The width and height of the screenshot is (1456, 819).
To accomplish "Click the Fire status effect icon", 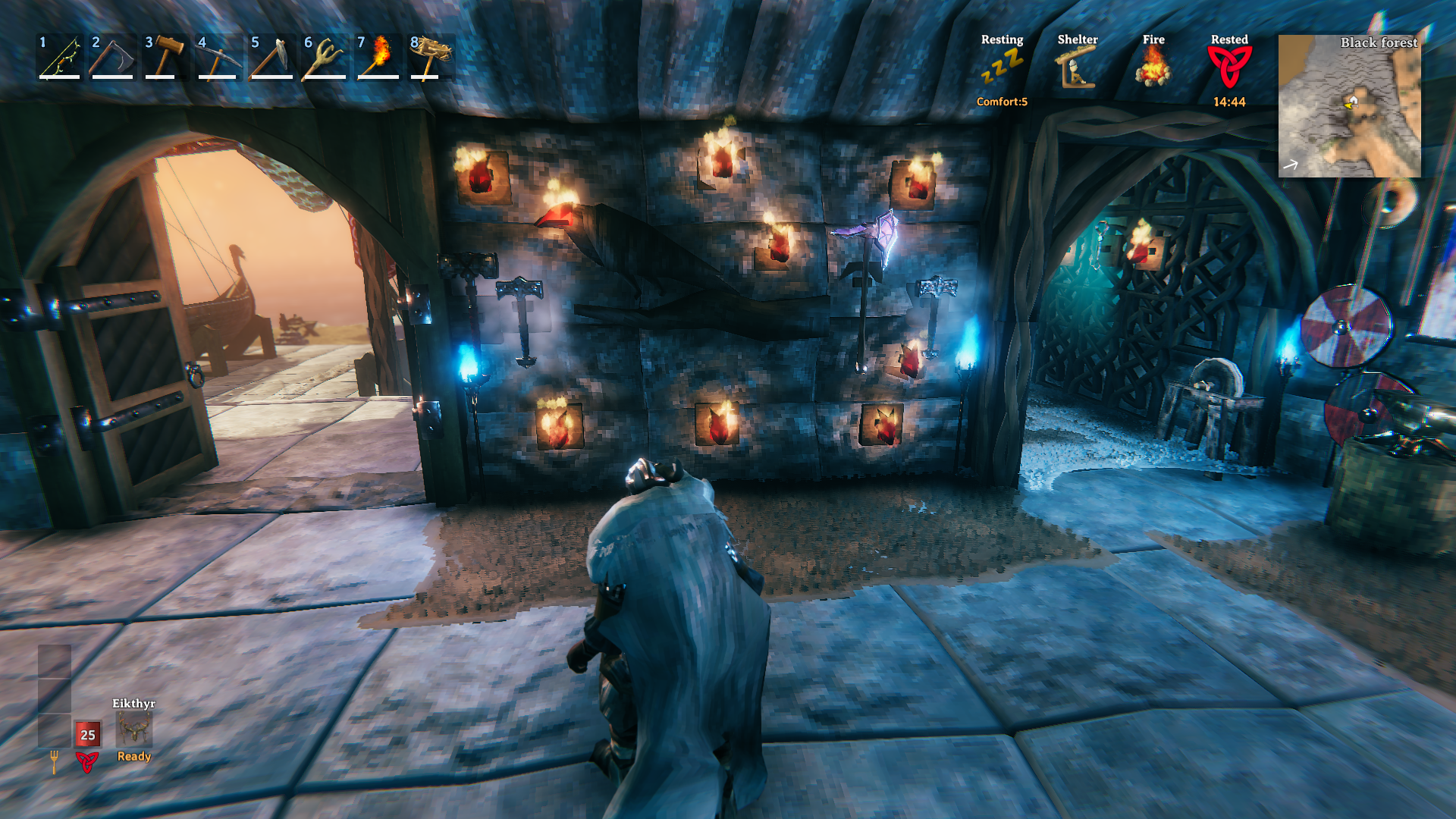I will (x=1153, y=67).
